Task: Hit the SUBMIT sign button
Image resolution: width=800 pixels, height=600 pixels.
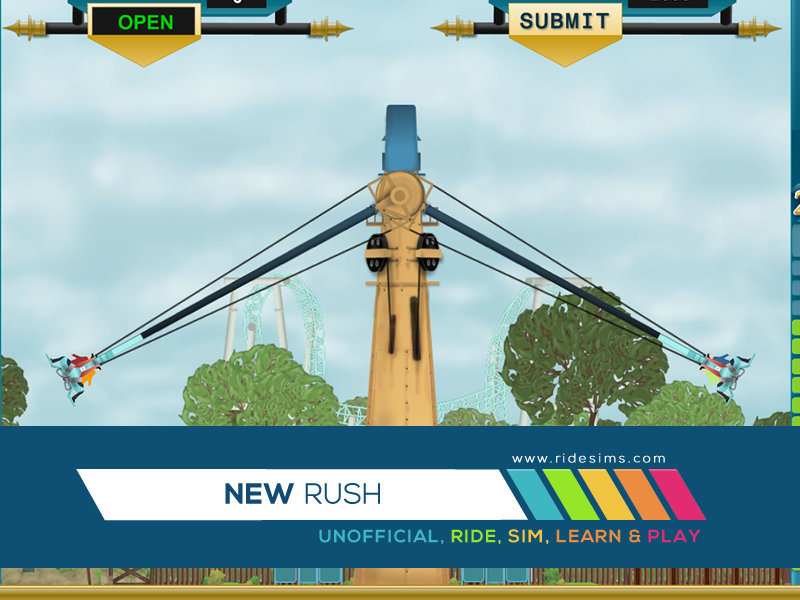Action: [x=564, y=21]
